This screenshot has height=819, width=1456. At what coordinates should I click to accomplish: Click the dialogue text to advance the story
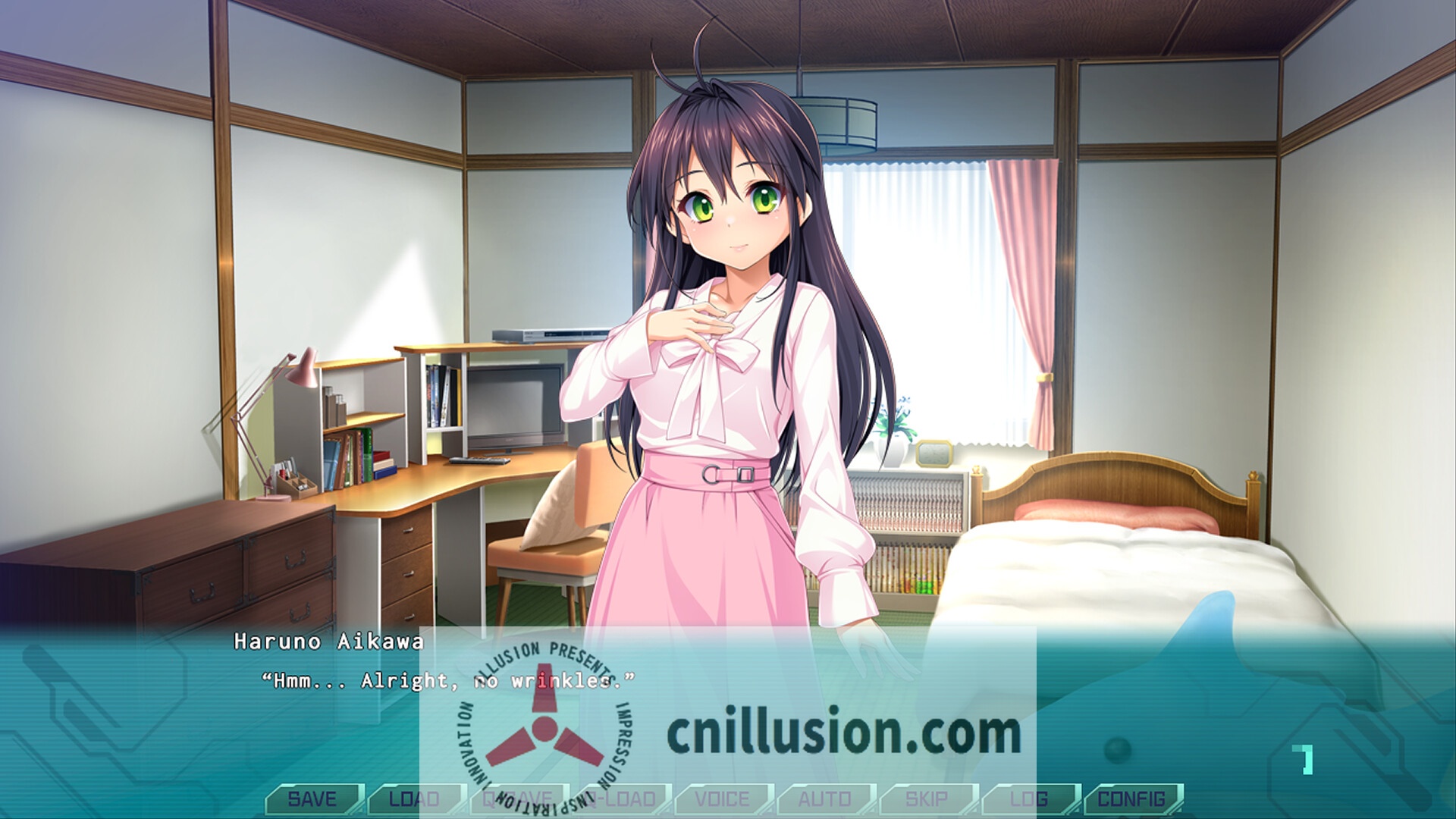point(447,681)
